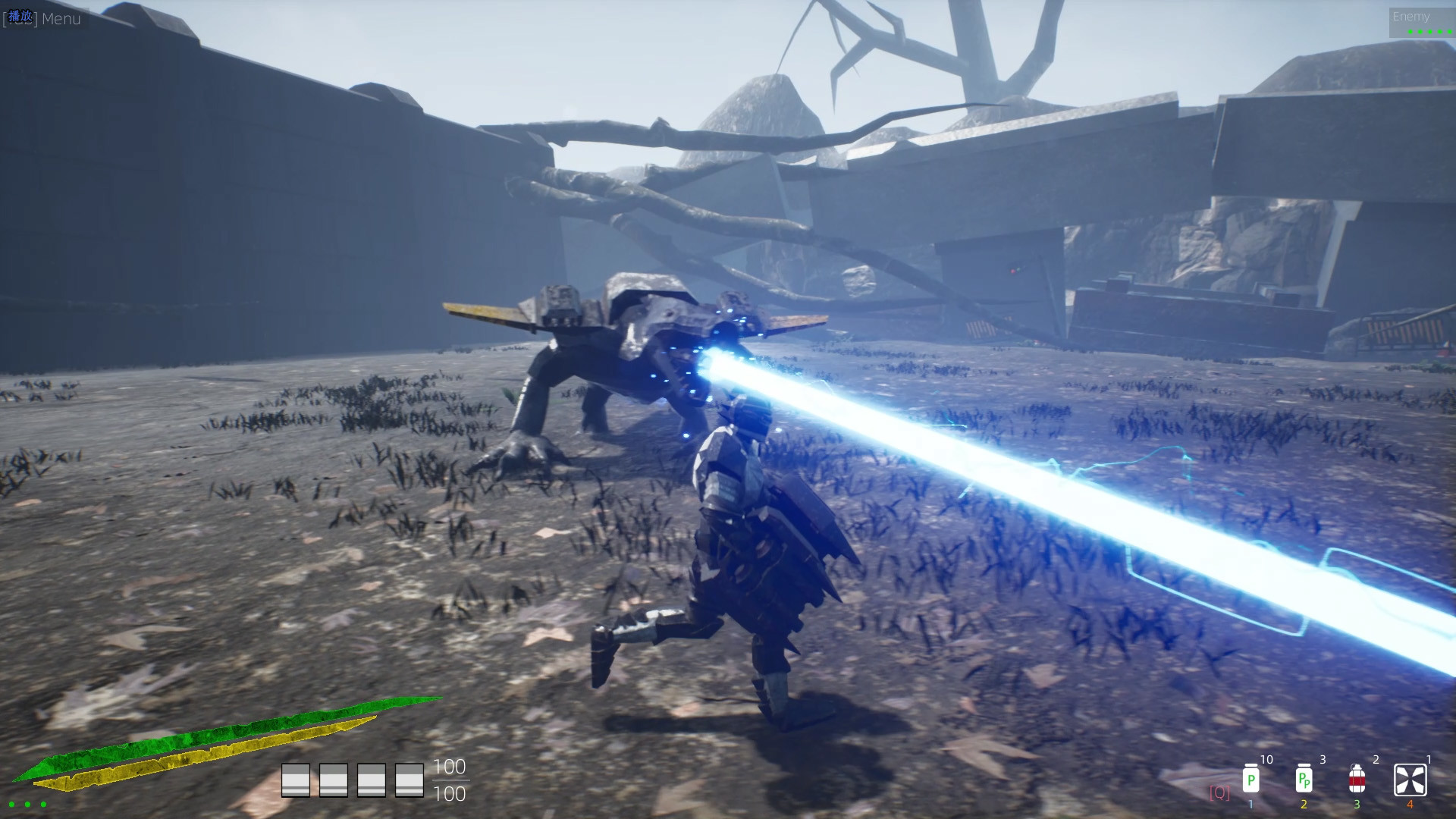The width and height of the screenshot is (1456, 819).
Task: Expand the 100/100 resource counter
Action: pos(450,781)
